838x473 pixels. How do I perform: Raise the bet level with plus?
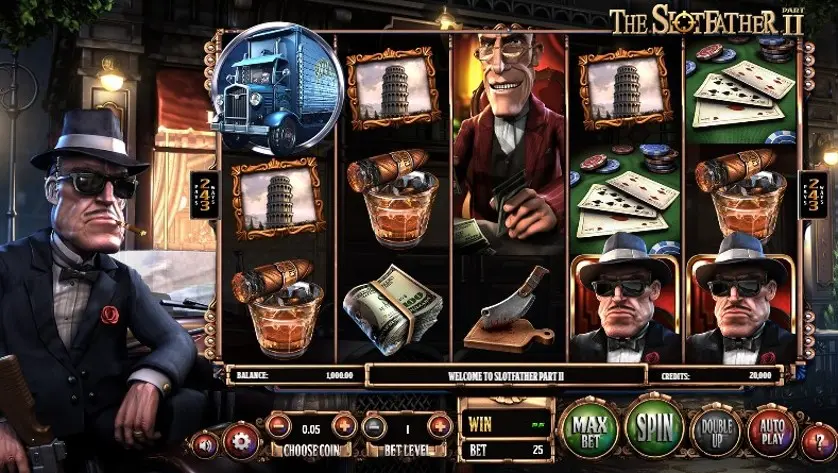[x=437, y=427]
